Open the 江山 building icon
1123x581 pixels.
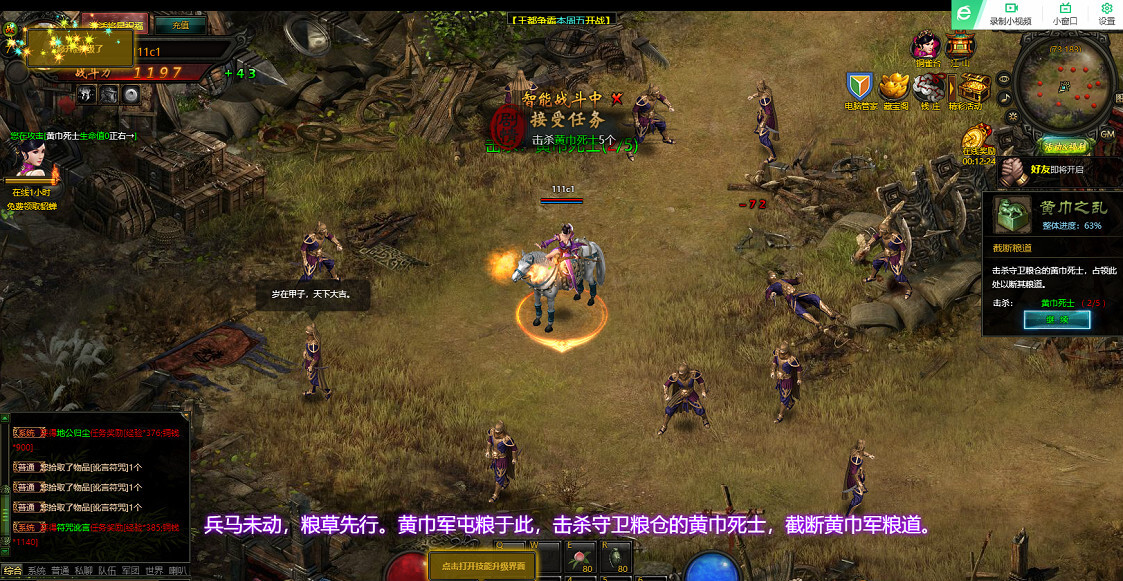pyautogui.click(x=960, y=47)
